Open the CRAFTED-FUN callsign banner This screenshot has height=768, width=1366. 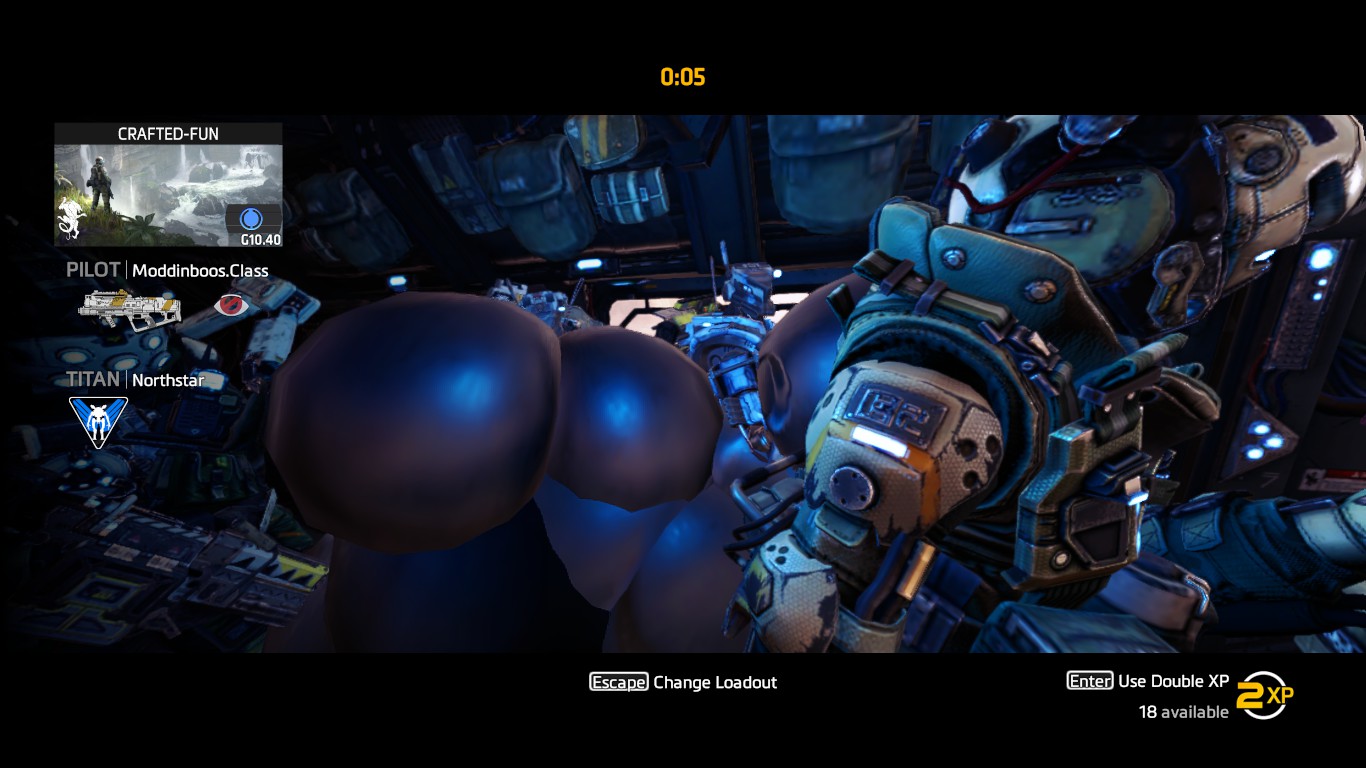tap(168, 185)
